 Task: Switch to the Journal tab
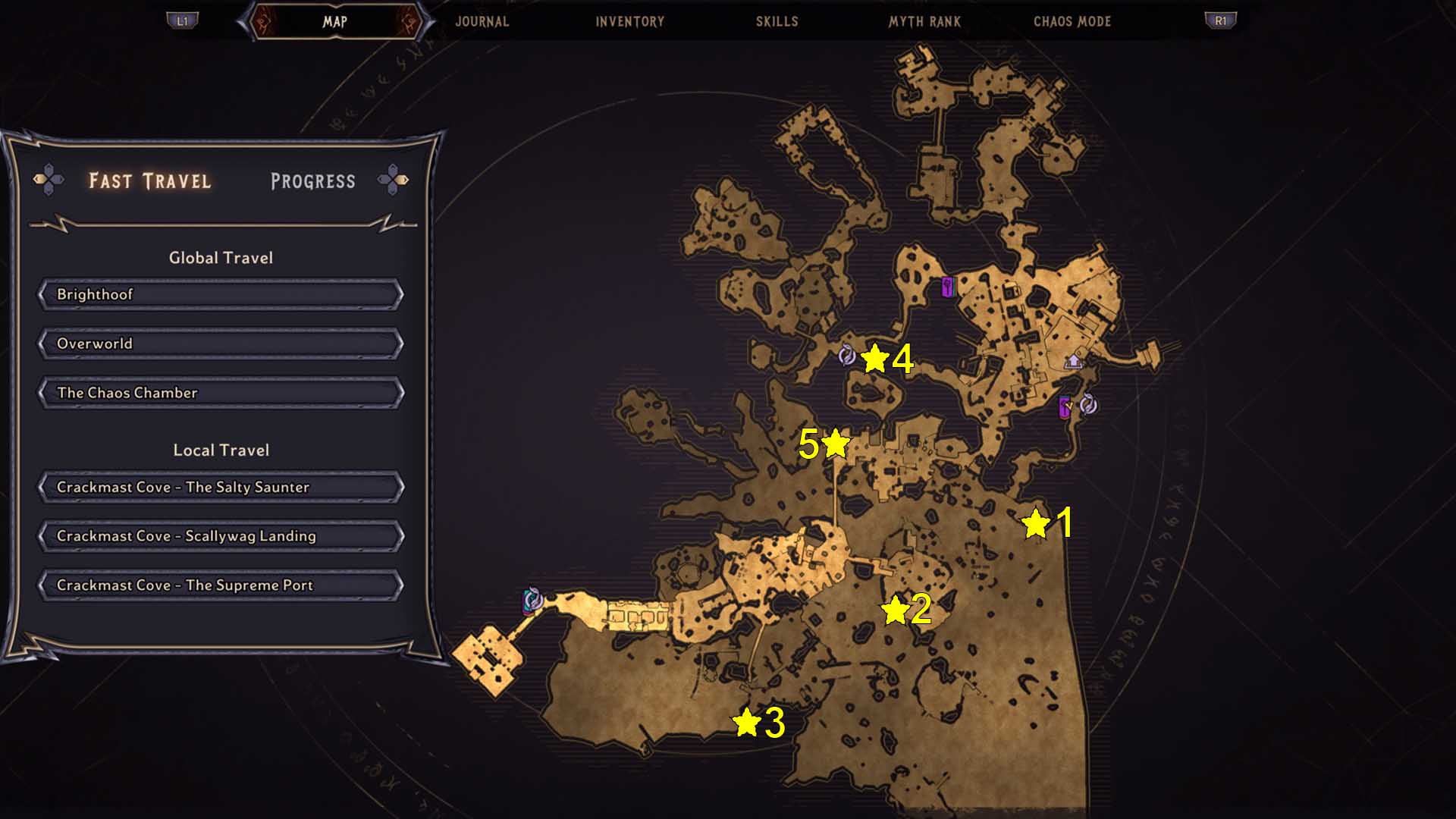[482, 21]
